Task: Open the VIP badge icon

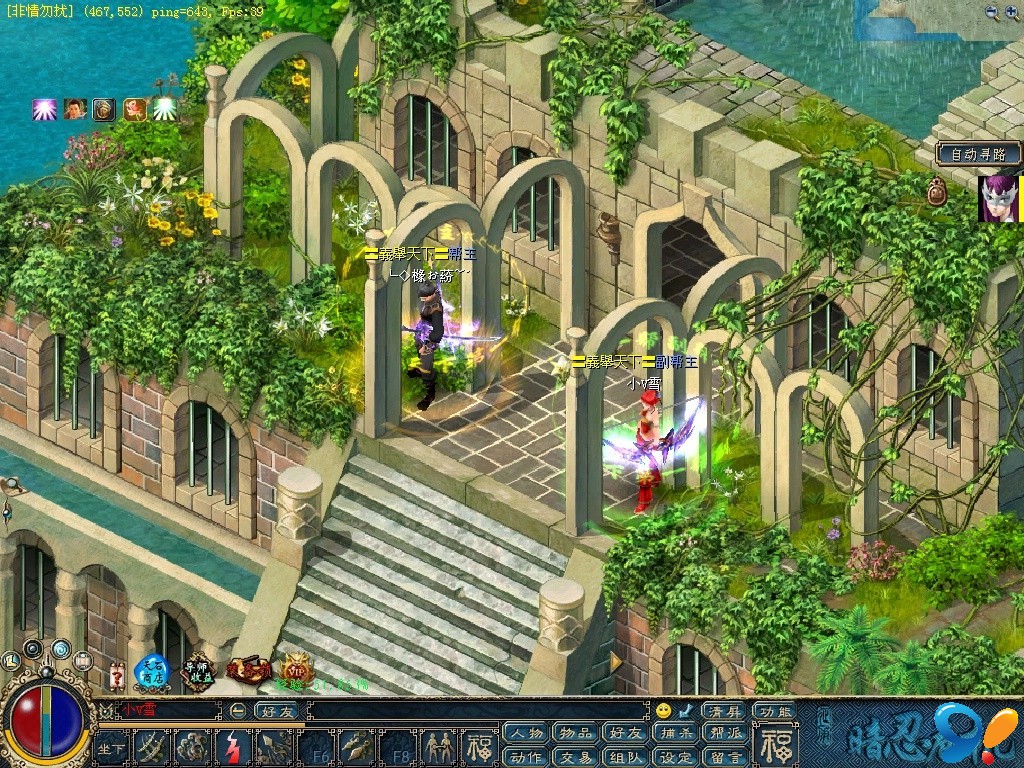Action: click(x=296, y=669)
